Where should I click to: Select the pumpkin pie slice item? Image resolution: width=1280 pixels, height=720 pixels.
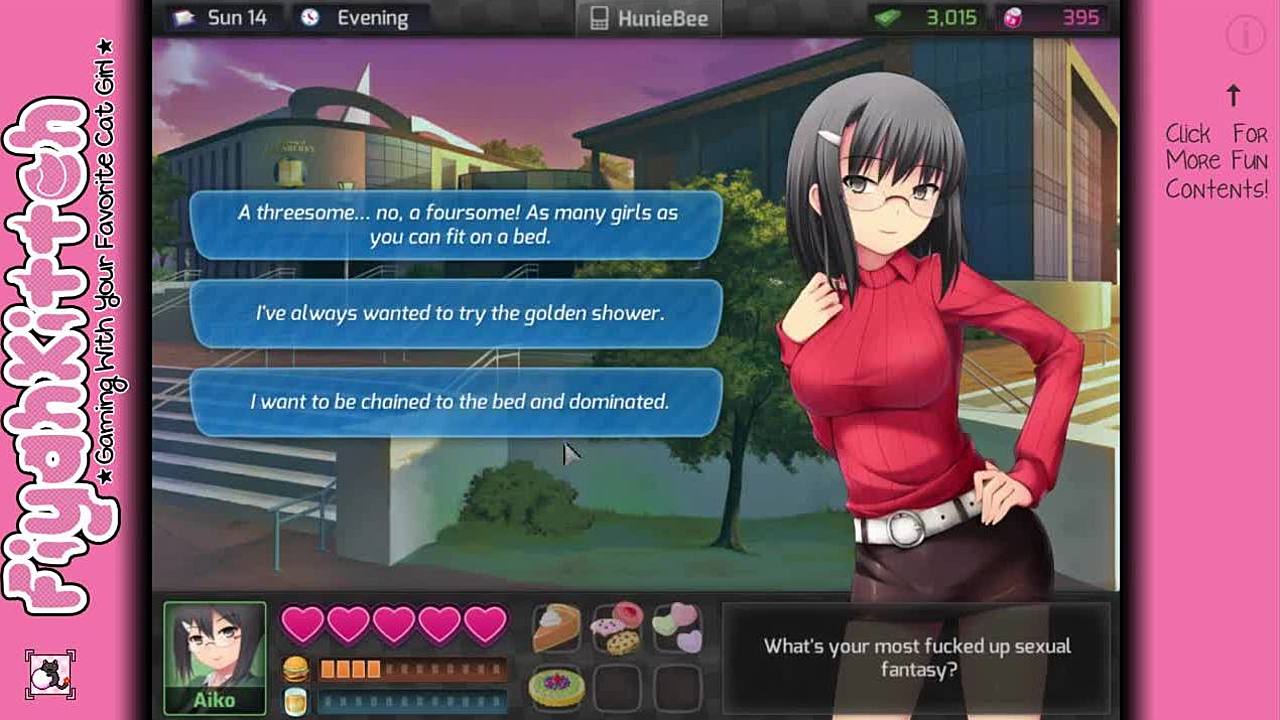point(556,628)
